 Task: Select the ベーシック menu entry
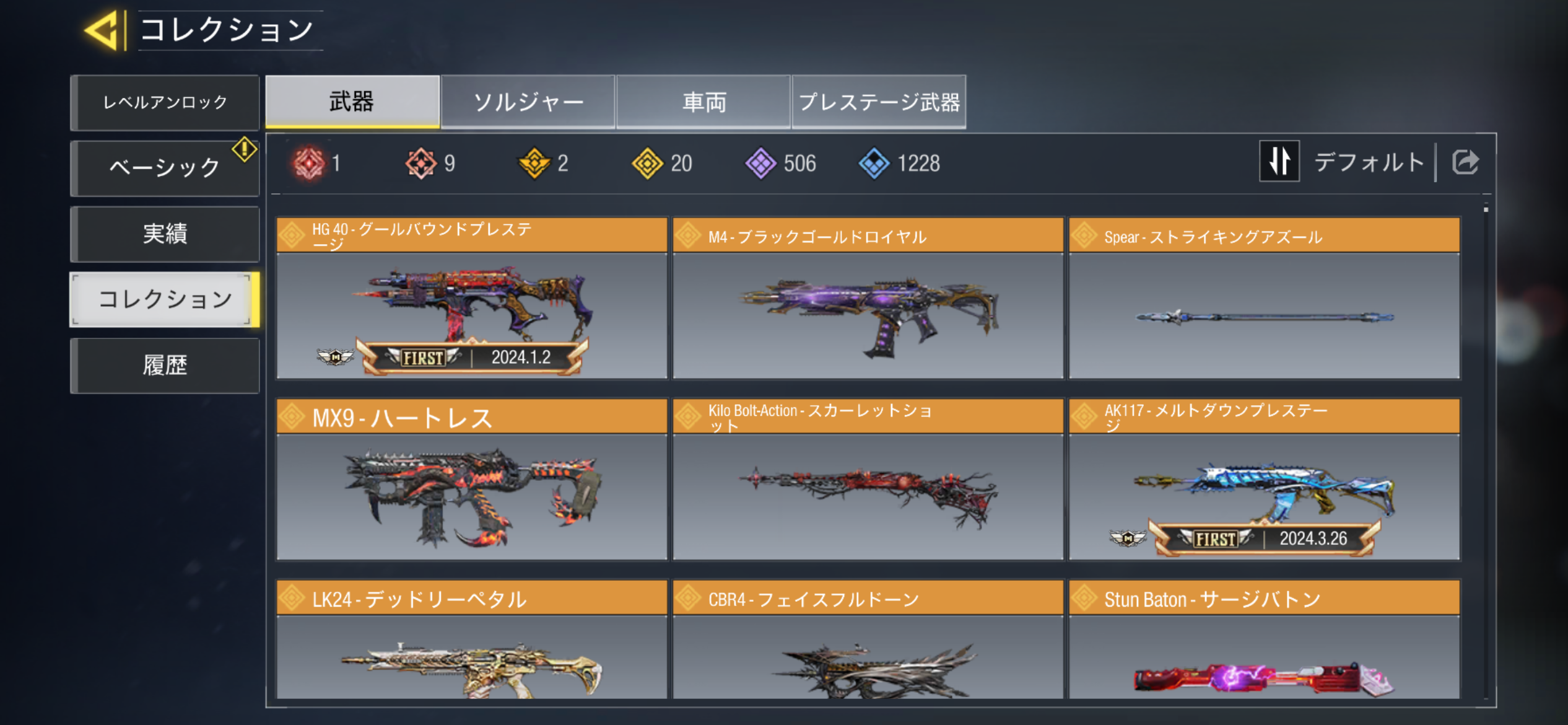click(165, 168)
